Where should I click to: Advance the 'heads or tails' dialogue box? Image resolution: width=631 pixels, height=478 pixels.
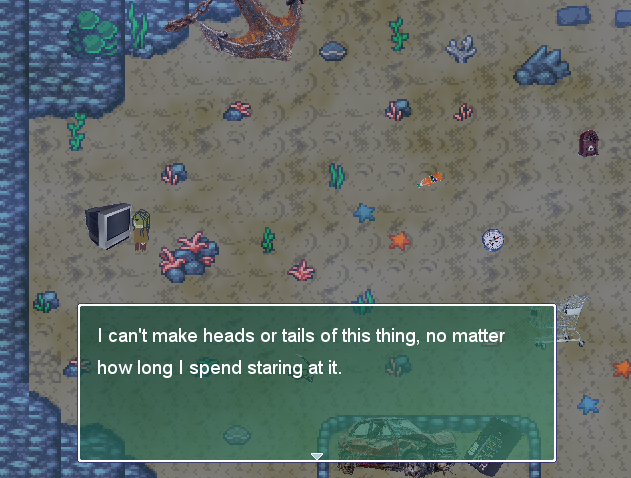click(316, 383)
